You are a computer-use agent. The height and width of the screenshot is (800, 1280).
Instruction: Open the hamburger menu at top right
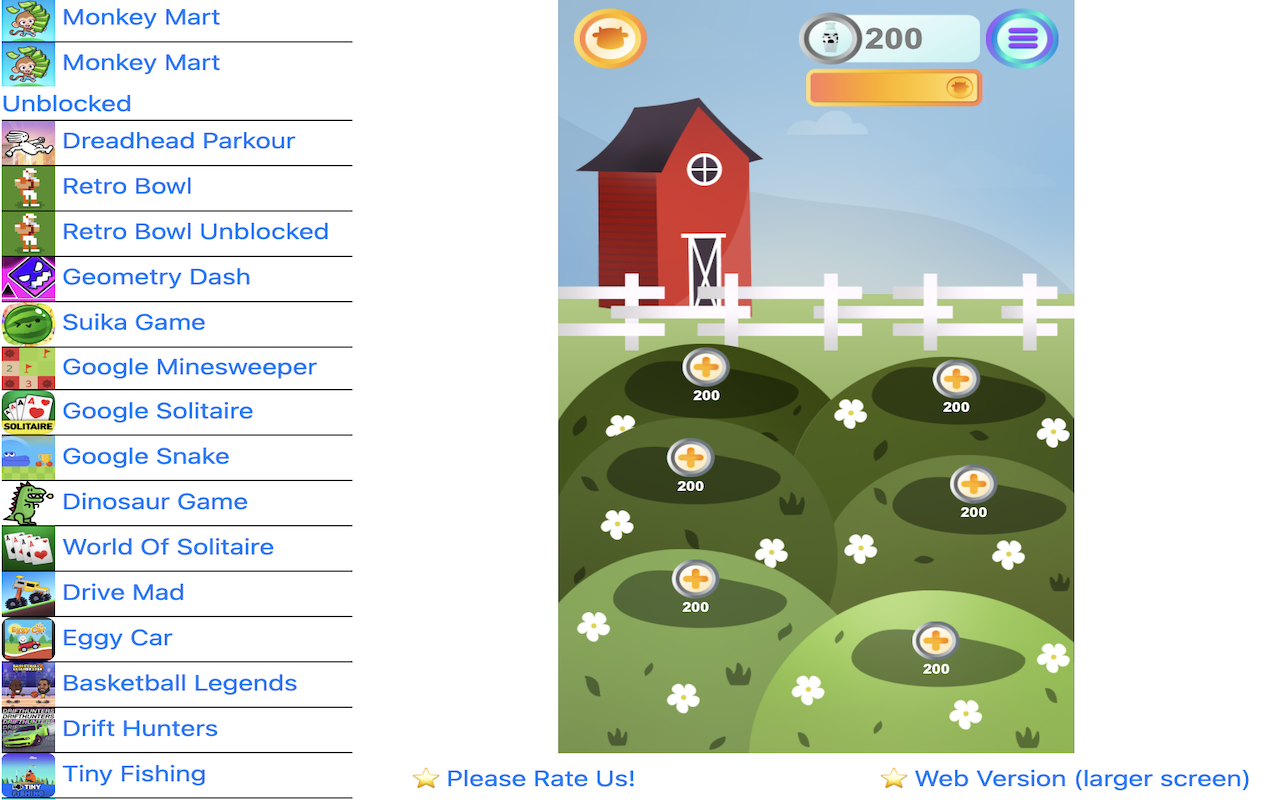(1021, 38)
